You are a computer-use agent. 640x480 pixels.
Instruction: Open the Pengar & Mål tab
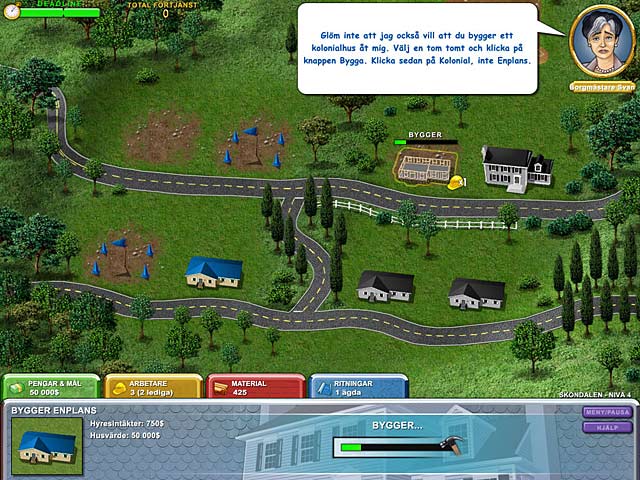51,388
